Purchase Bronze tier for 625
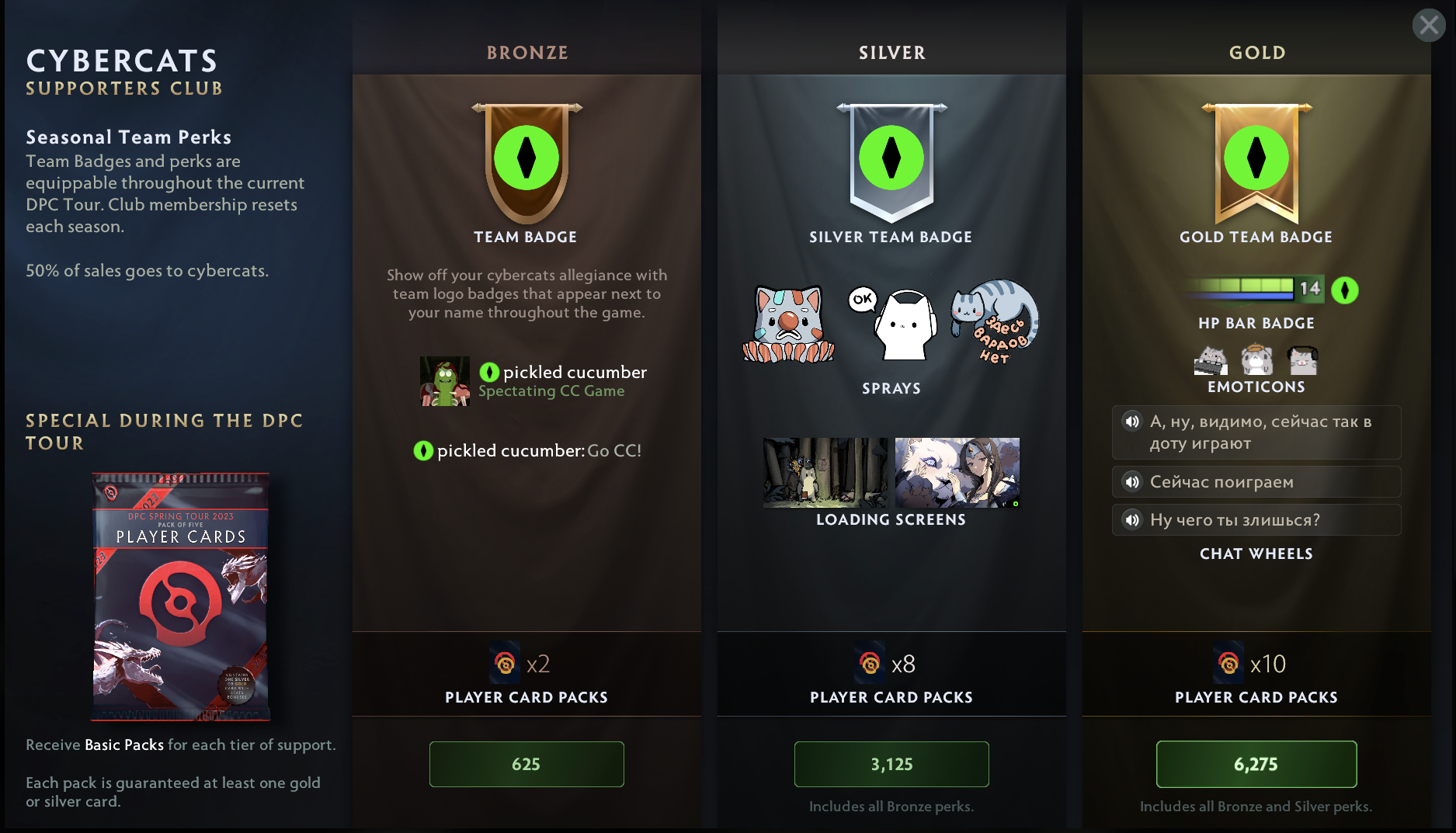The image size is (1456, 833). 526,764
